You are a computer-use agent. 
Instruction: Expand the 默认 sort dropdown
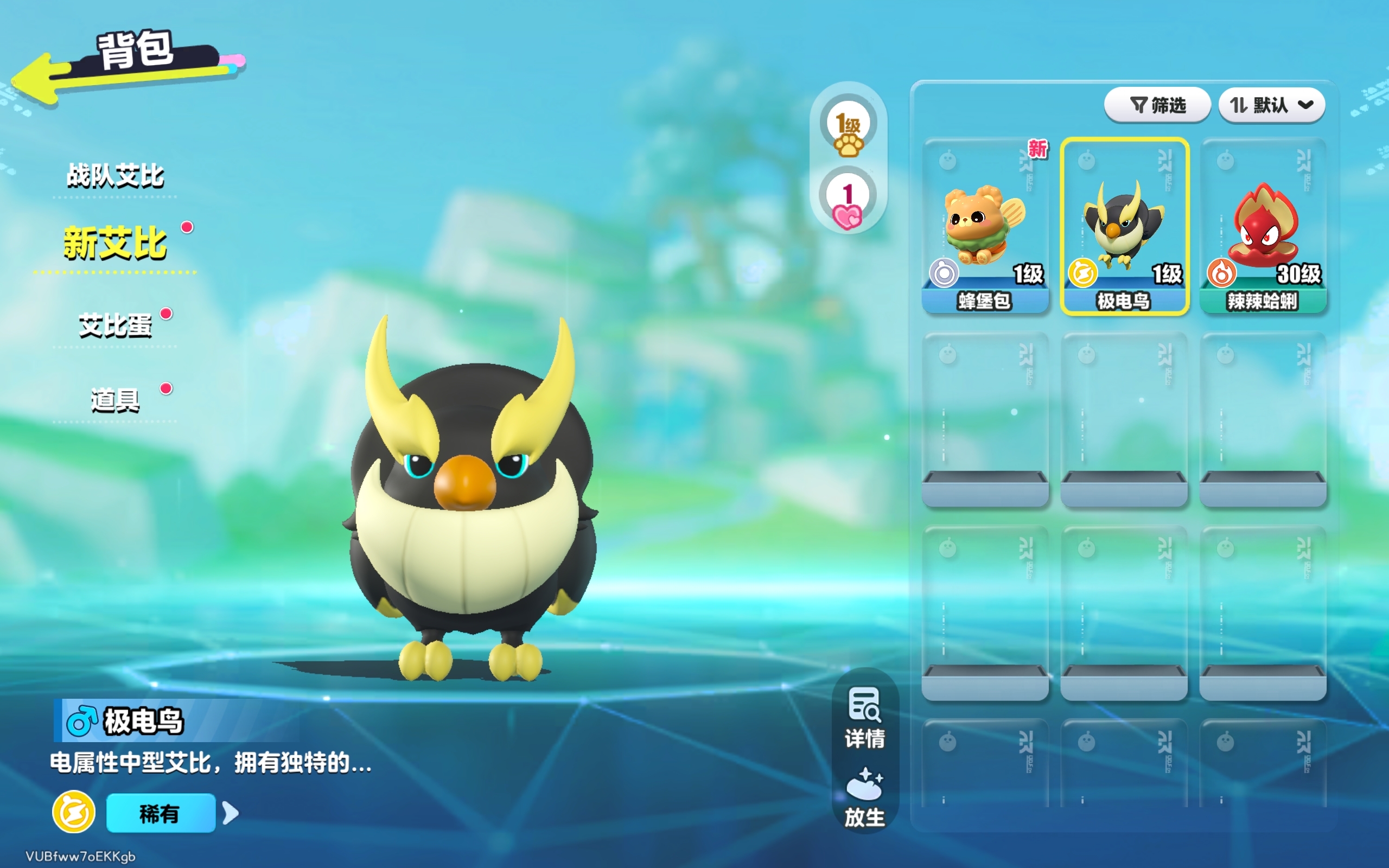pos(1271,105)
